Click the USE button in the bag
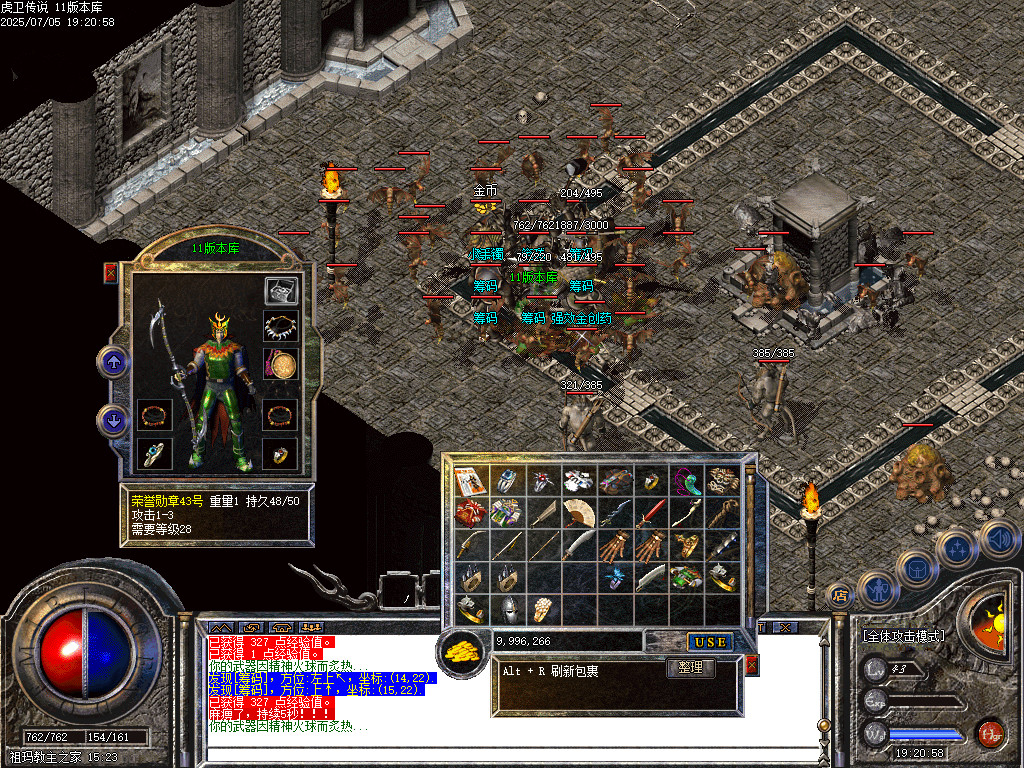The image size is (1024, 768). coord(710,641)
